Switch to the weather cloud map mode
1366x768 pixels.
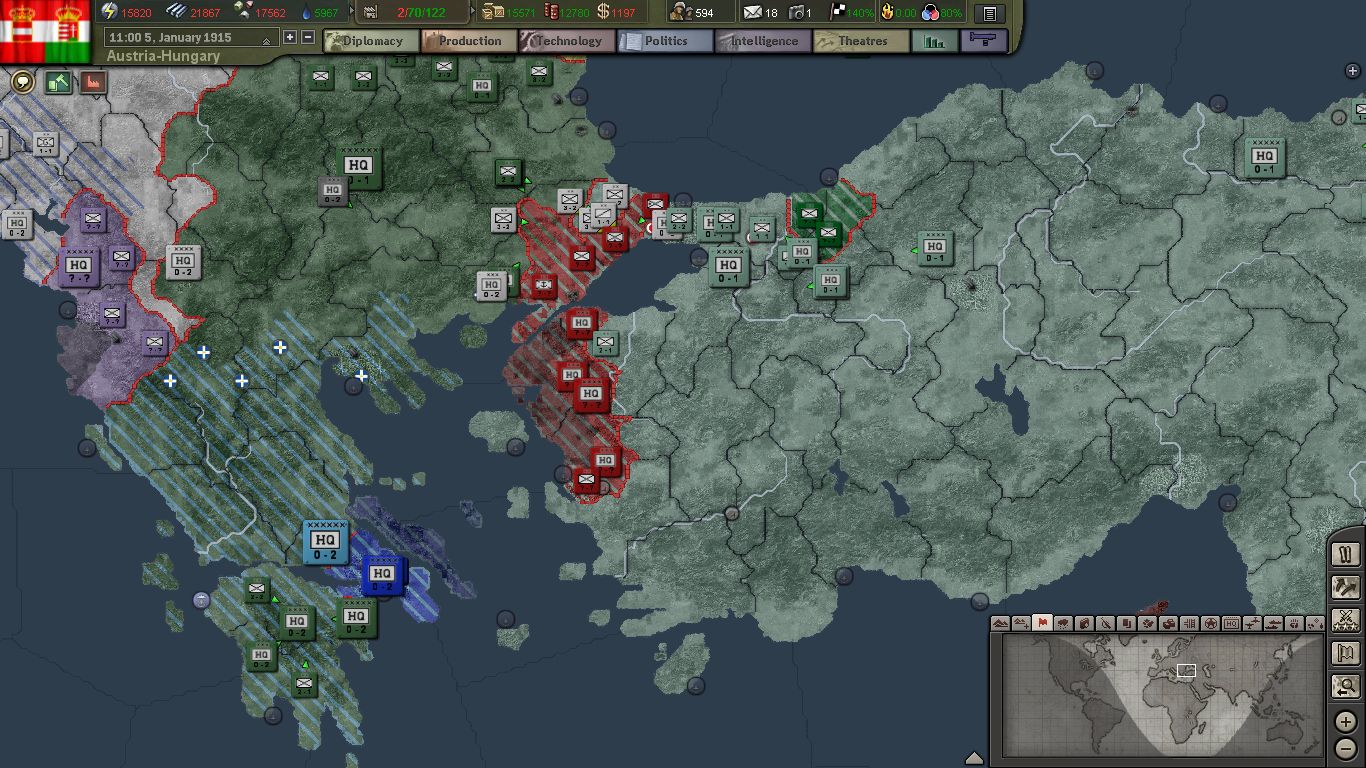(x=1063, y=623)
